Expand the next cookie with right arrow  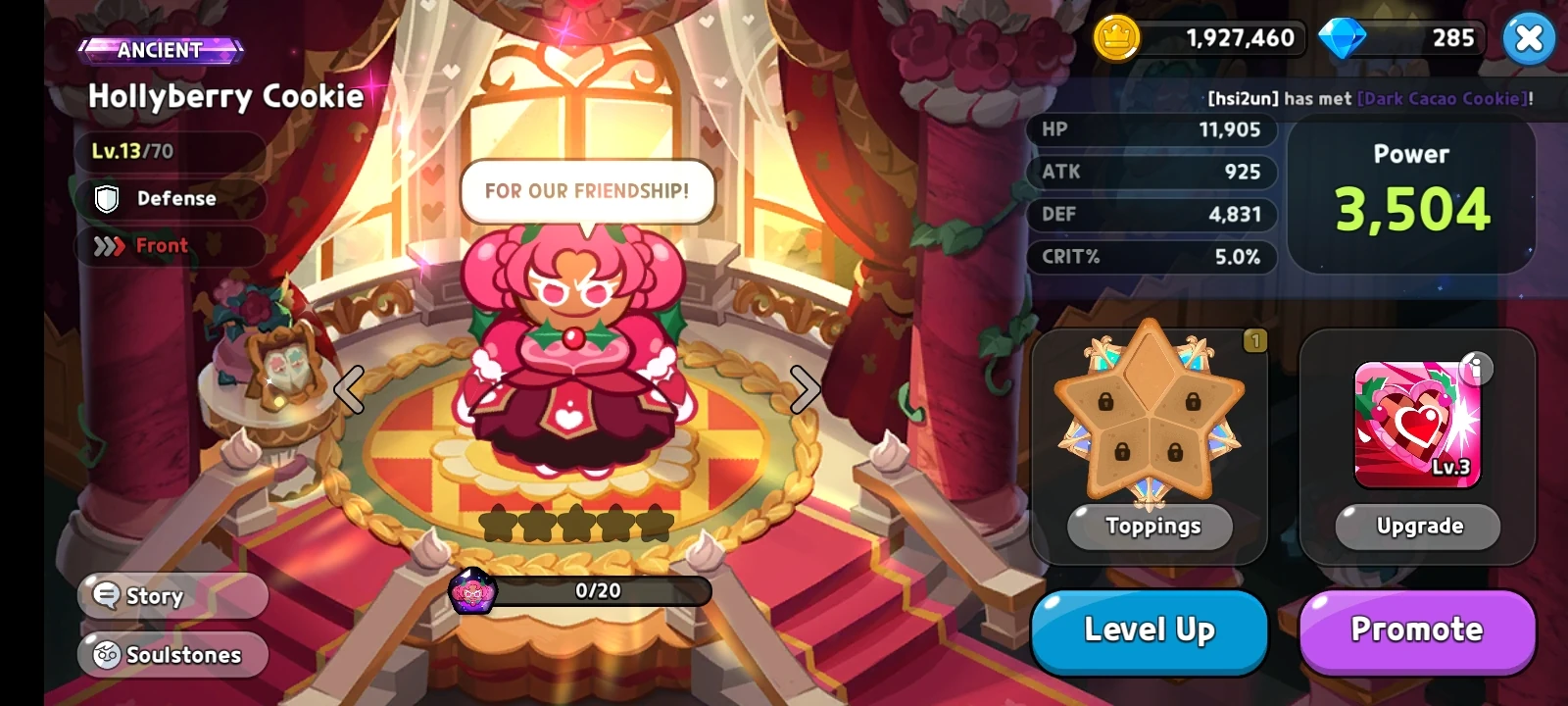coord(806,388)
